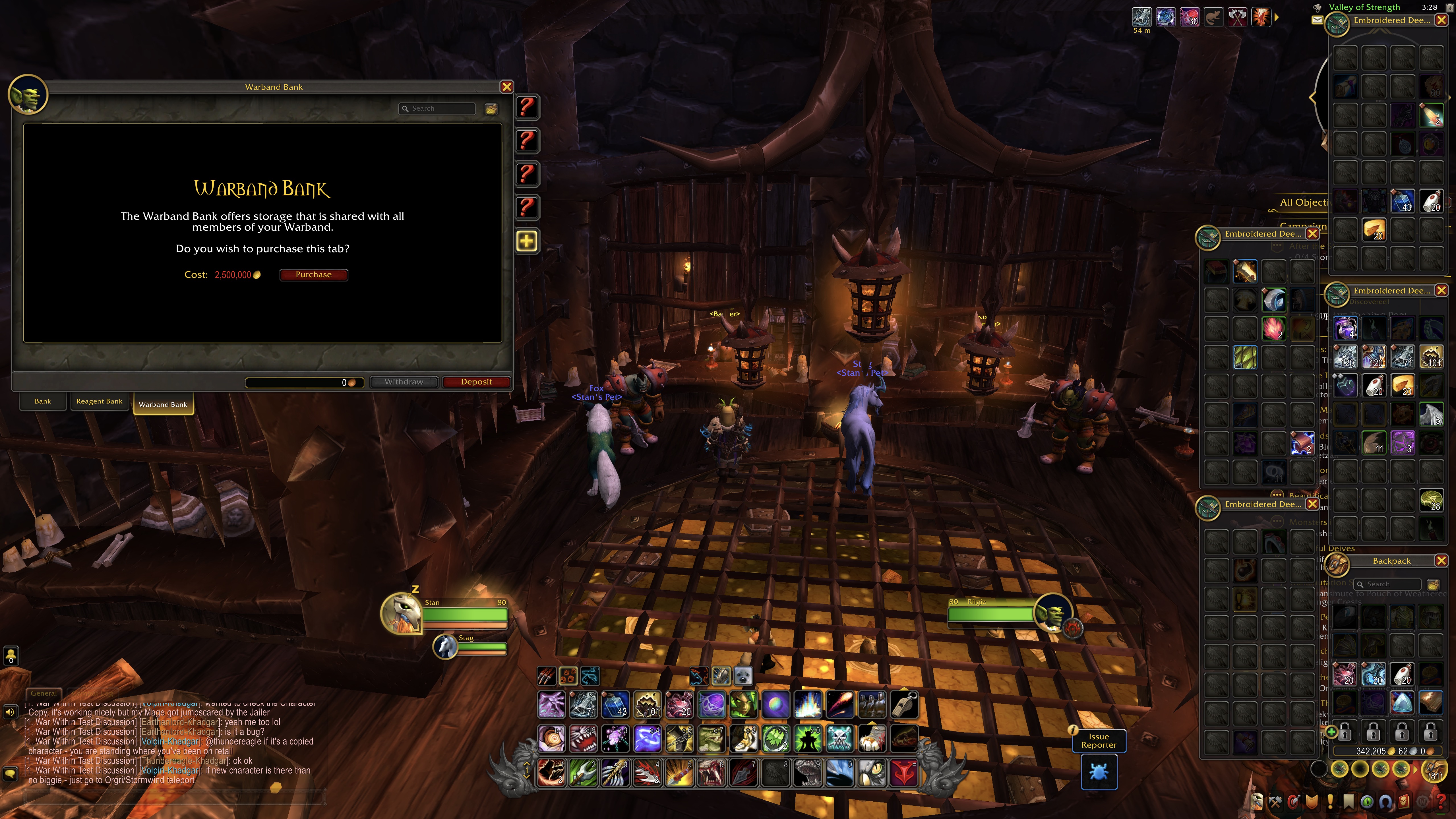1456x819 pixels.
Task: Click the Deposit button
Action: [x=476, y=382]
